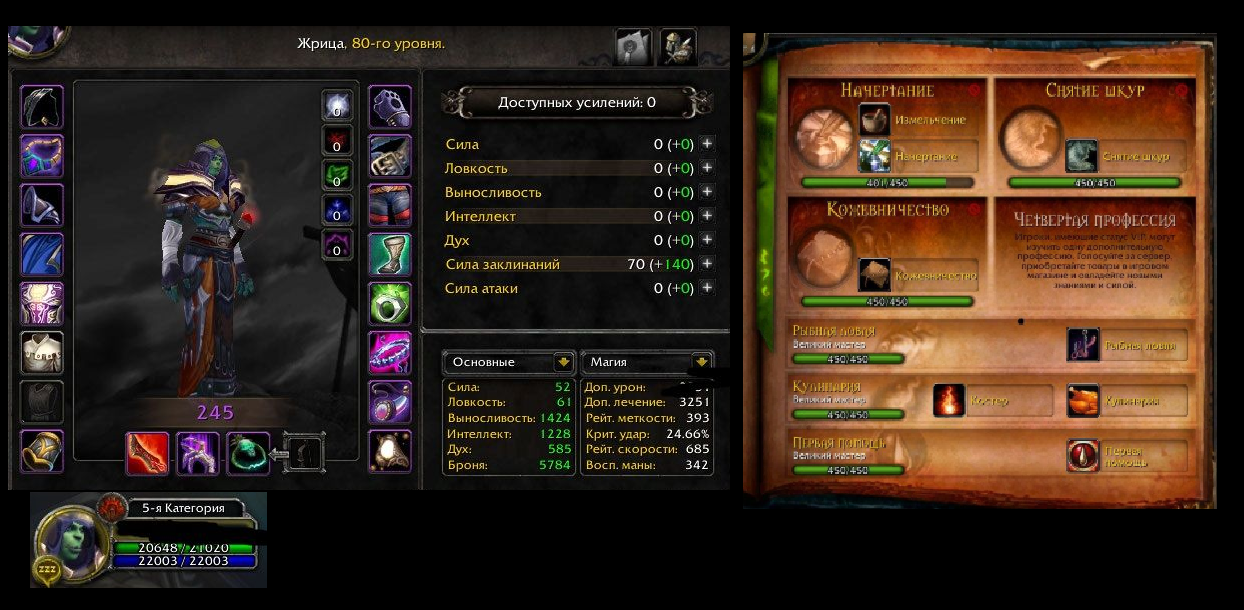The width and height of the screenshot is (1244, 610).
Task: Select the necklace equipment slot
Action: (42, 156)
